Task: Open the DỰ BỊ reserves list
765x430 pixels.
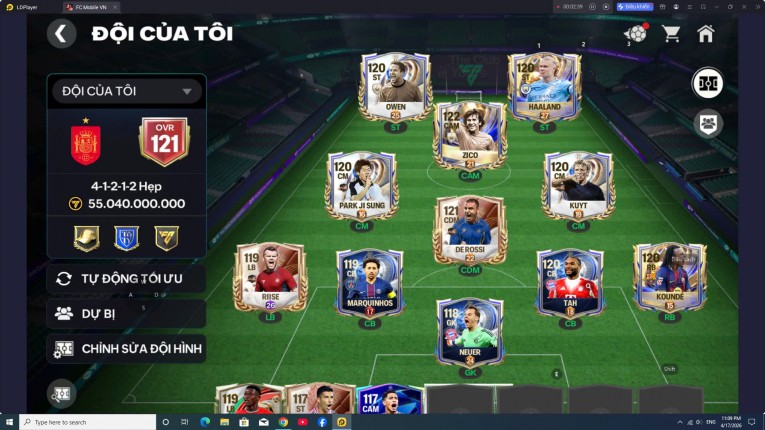Action: (x=126, y=313)
